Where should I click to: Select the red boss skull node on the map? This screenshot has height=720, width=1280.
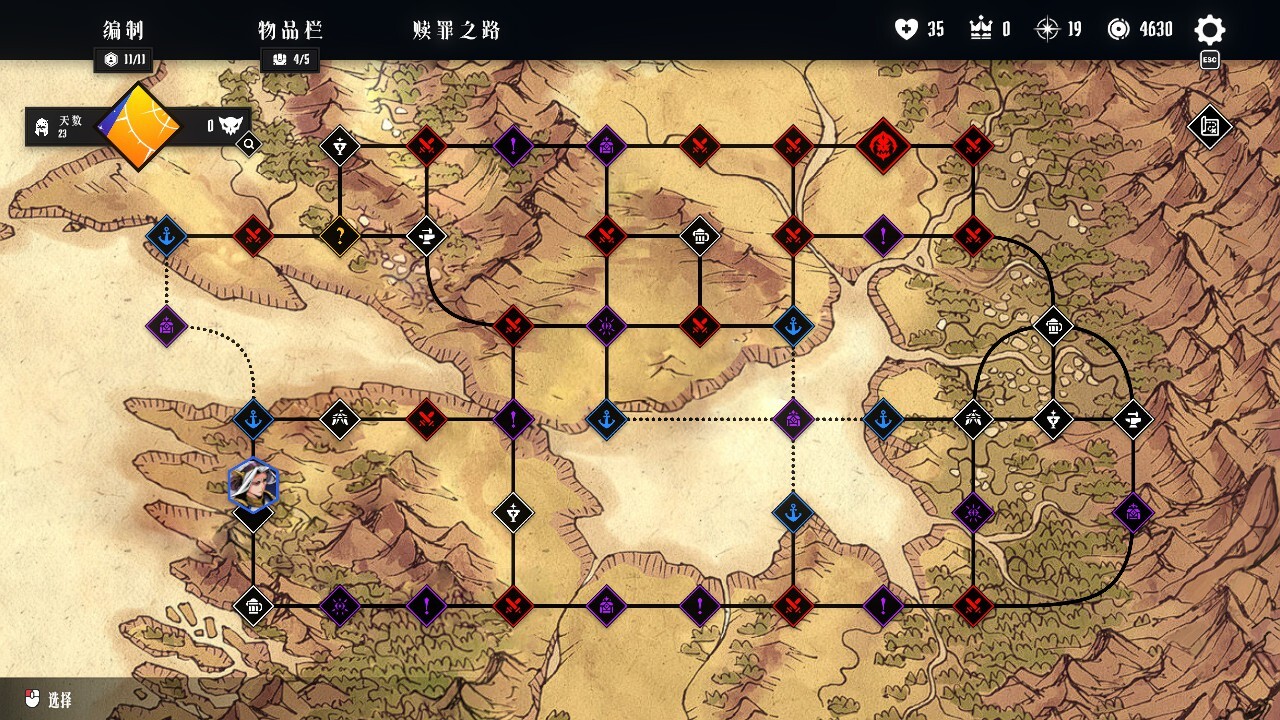click(x=883, y=147)
